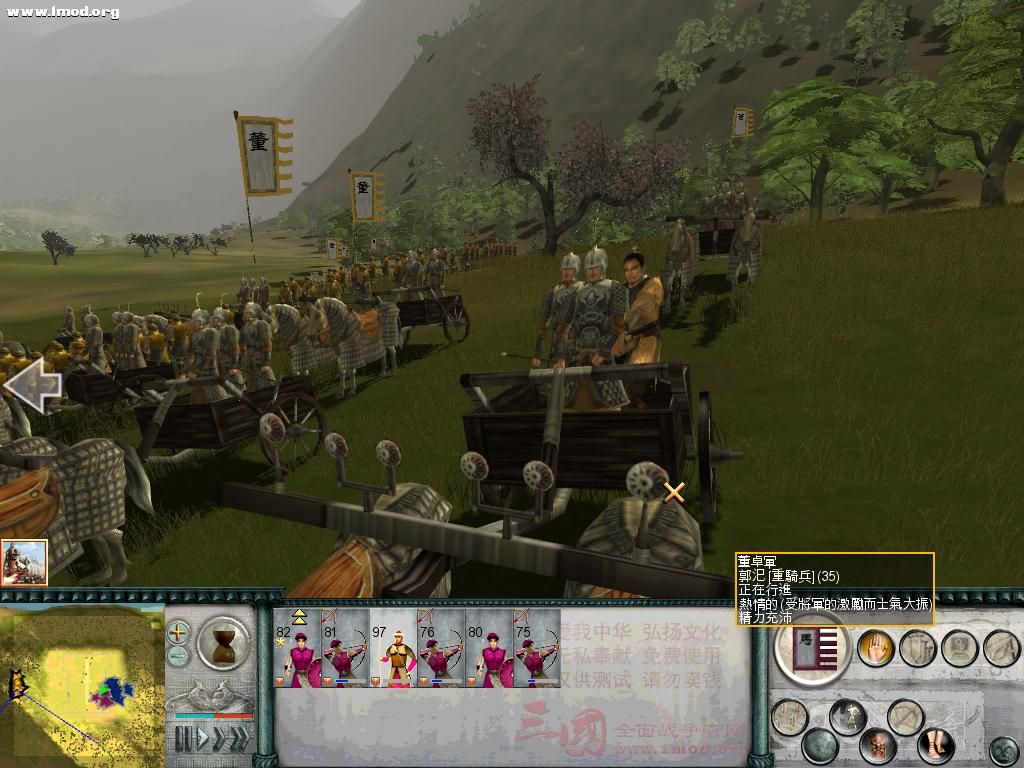Select the archer unit card with 75 soldiers

pos(537,648)
